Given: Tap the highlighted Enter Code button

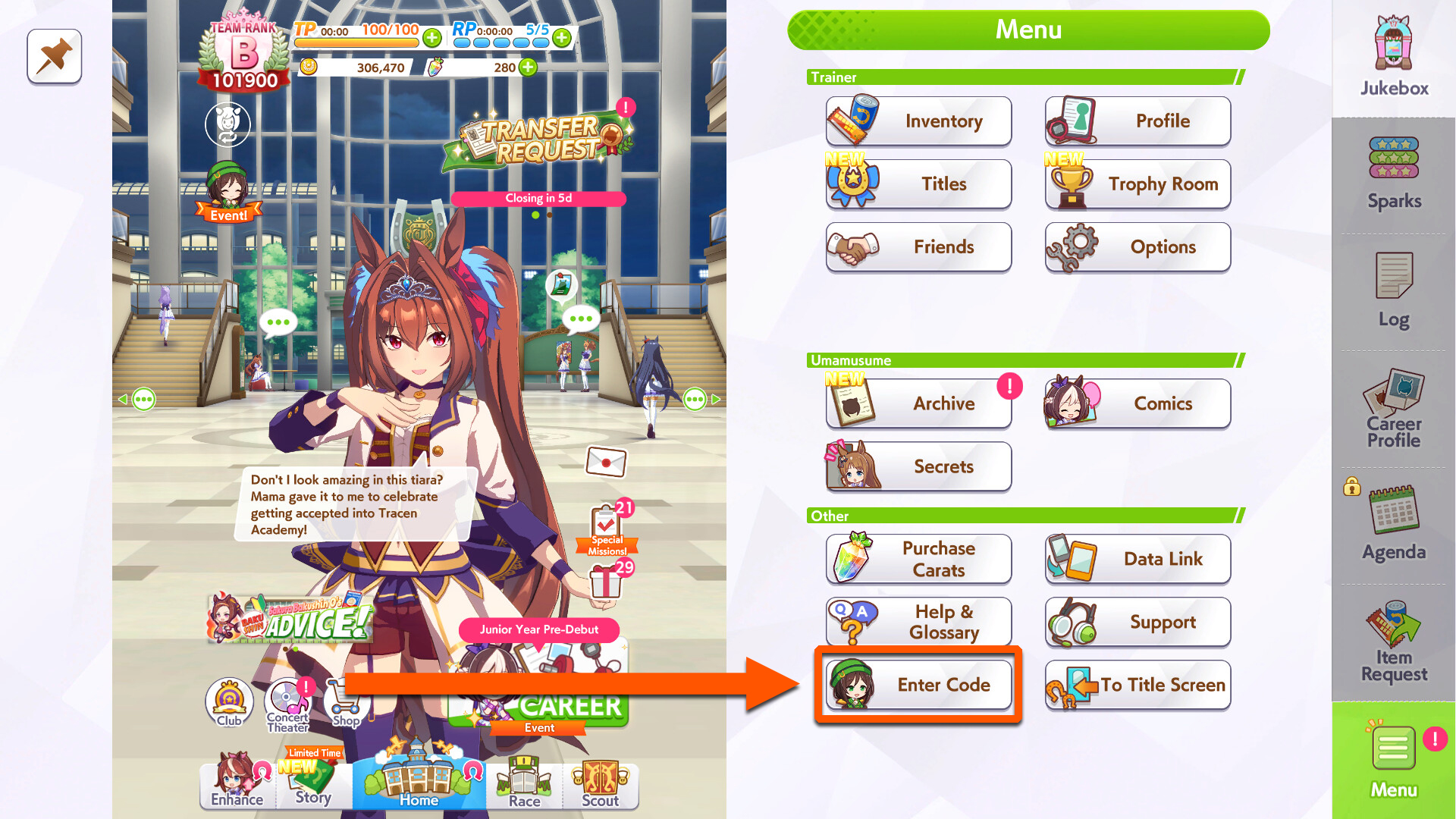Looking at the screenshot, I should [918, 685].
